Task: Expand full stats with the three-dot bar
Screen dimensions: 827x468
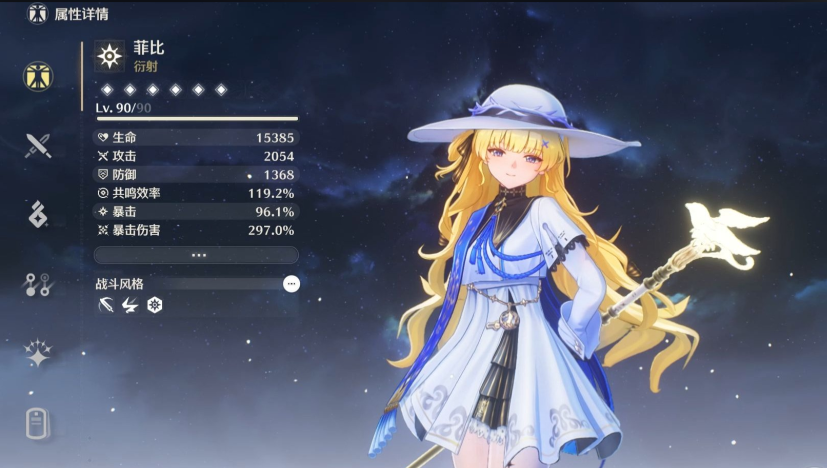Action: coord(197,255)
